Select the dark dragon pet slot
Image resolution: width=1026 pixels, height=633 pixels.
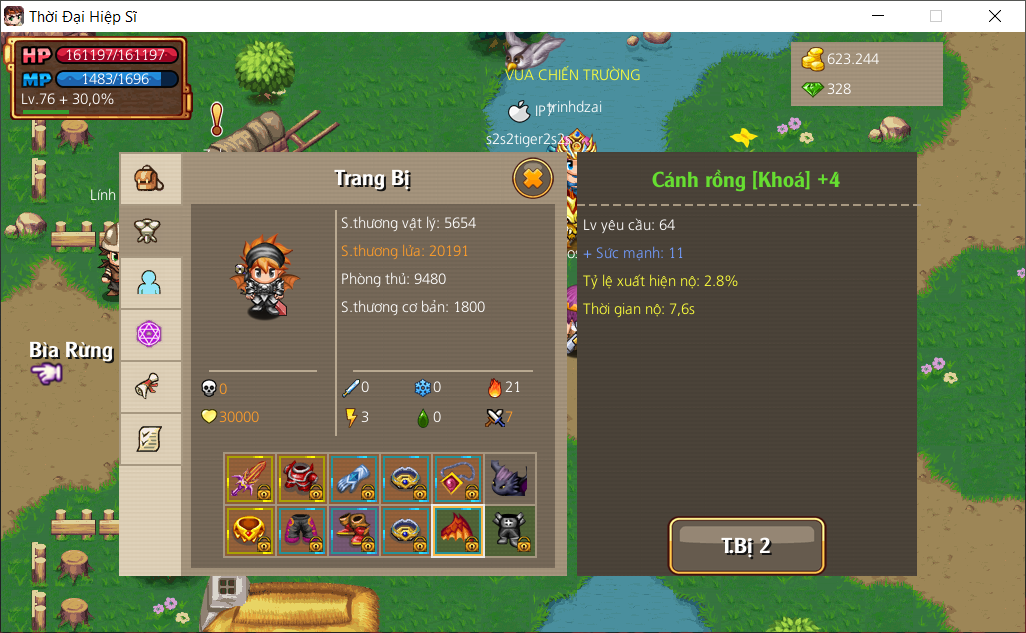[510, 479]
